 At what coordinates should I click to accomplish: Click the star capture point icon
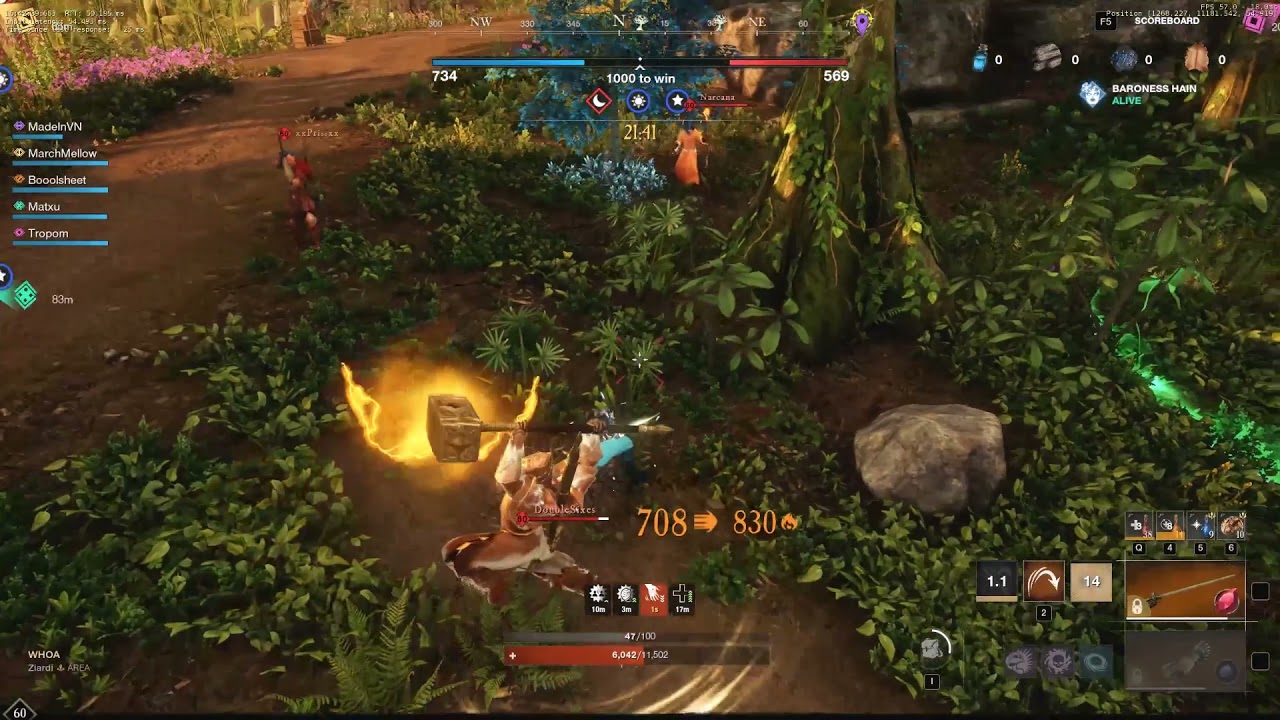pyautogui.click(x=677, y=101)
